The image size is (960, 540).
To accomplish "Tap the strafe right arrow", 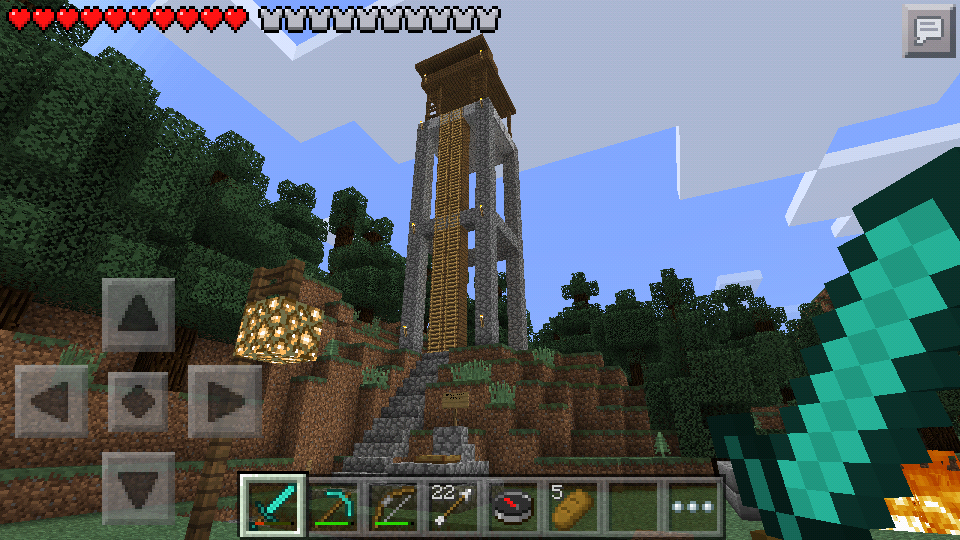I will click(224, 401).
